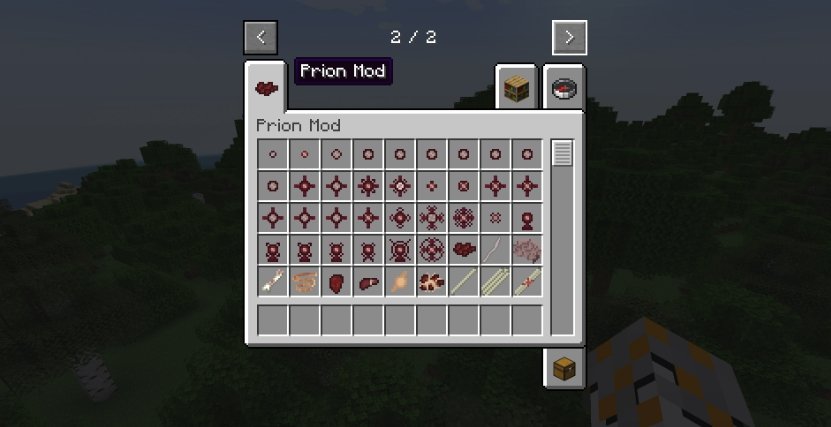
Task: Pick the dark red blob item in grid
Action: point(463,250)
